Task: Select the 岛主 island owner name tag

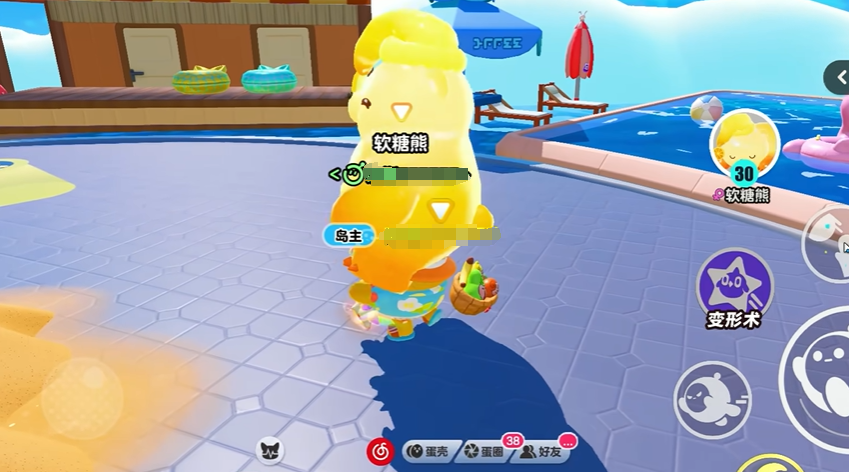Action: (348, 236)
